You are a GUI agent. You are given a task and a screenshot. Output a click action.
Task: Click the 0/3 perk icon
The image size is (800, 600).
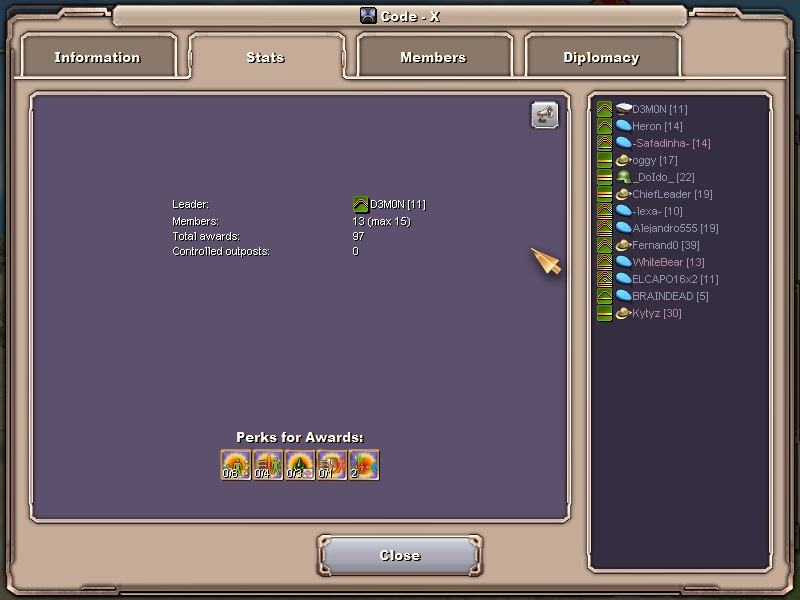[300, 465]
